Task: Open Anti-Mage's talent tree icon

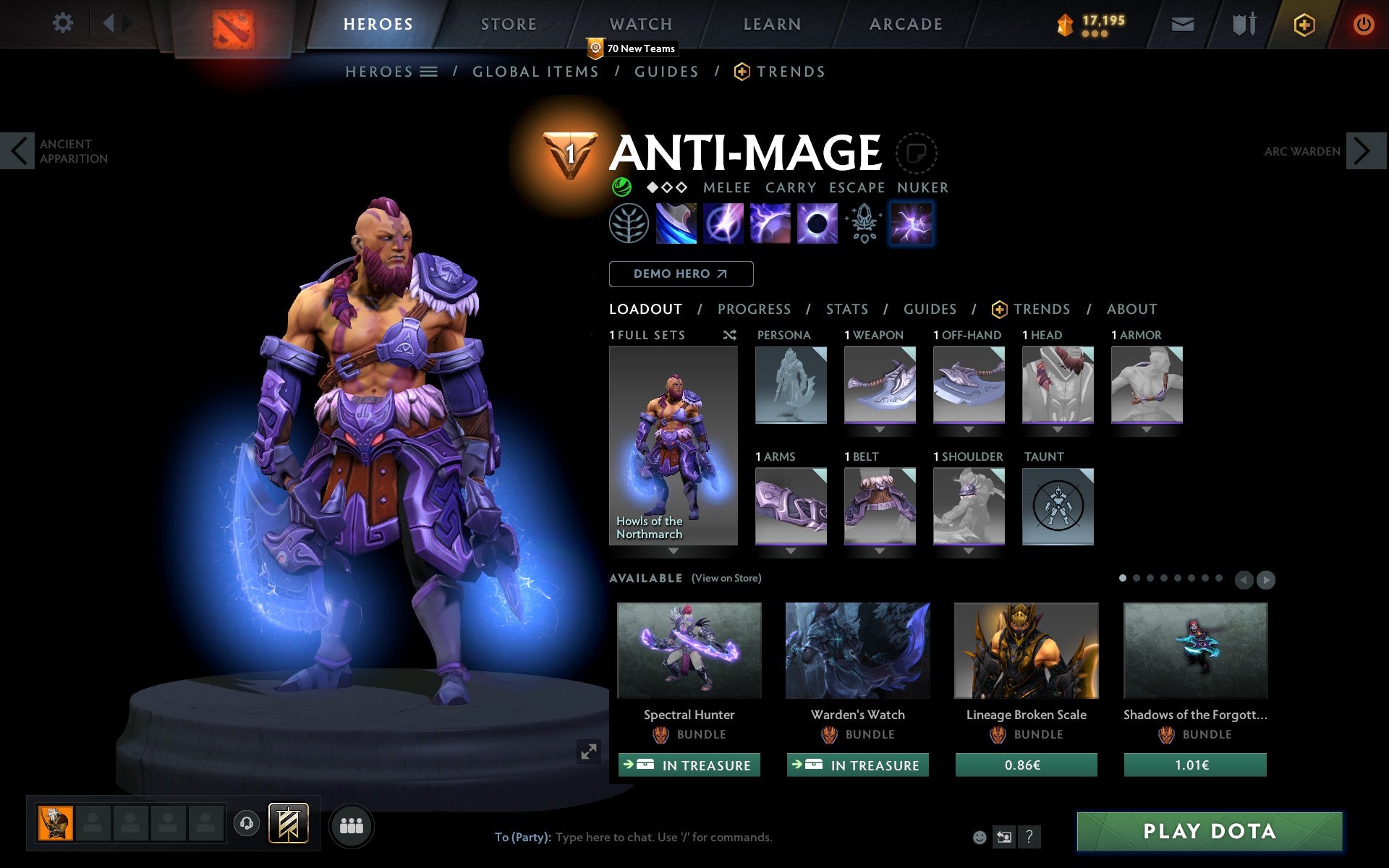Action: tap(630, 223)
